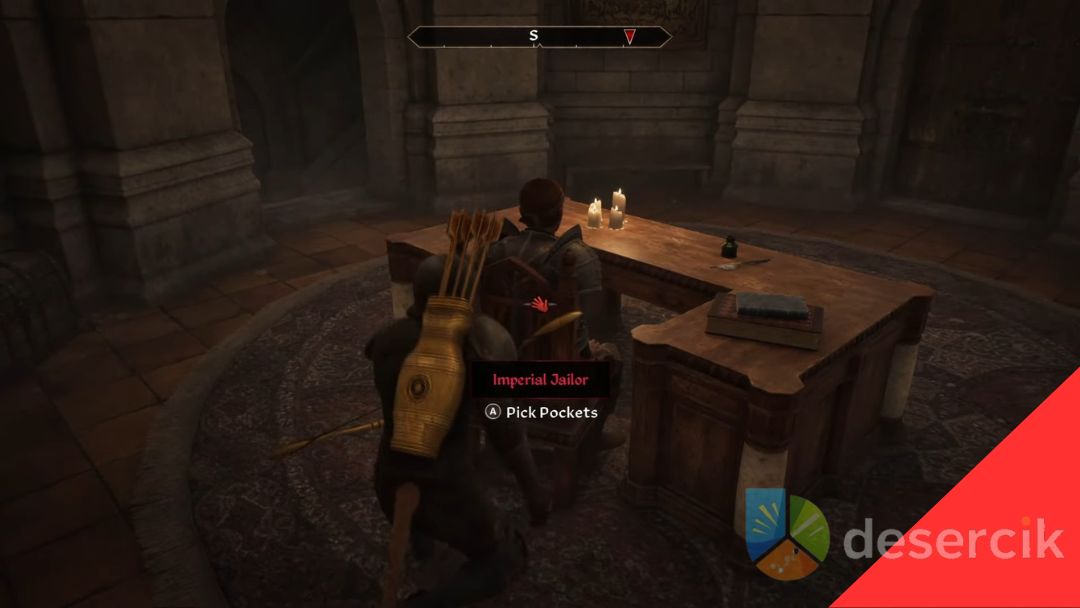Click the red hand steal indicator
Image resolution: width=1080 pixels, height=608 pixels.
pos(541,302)
